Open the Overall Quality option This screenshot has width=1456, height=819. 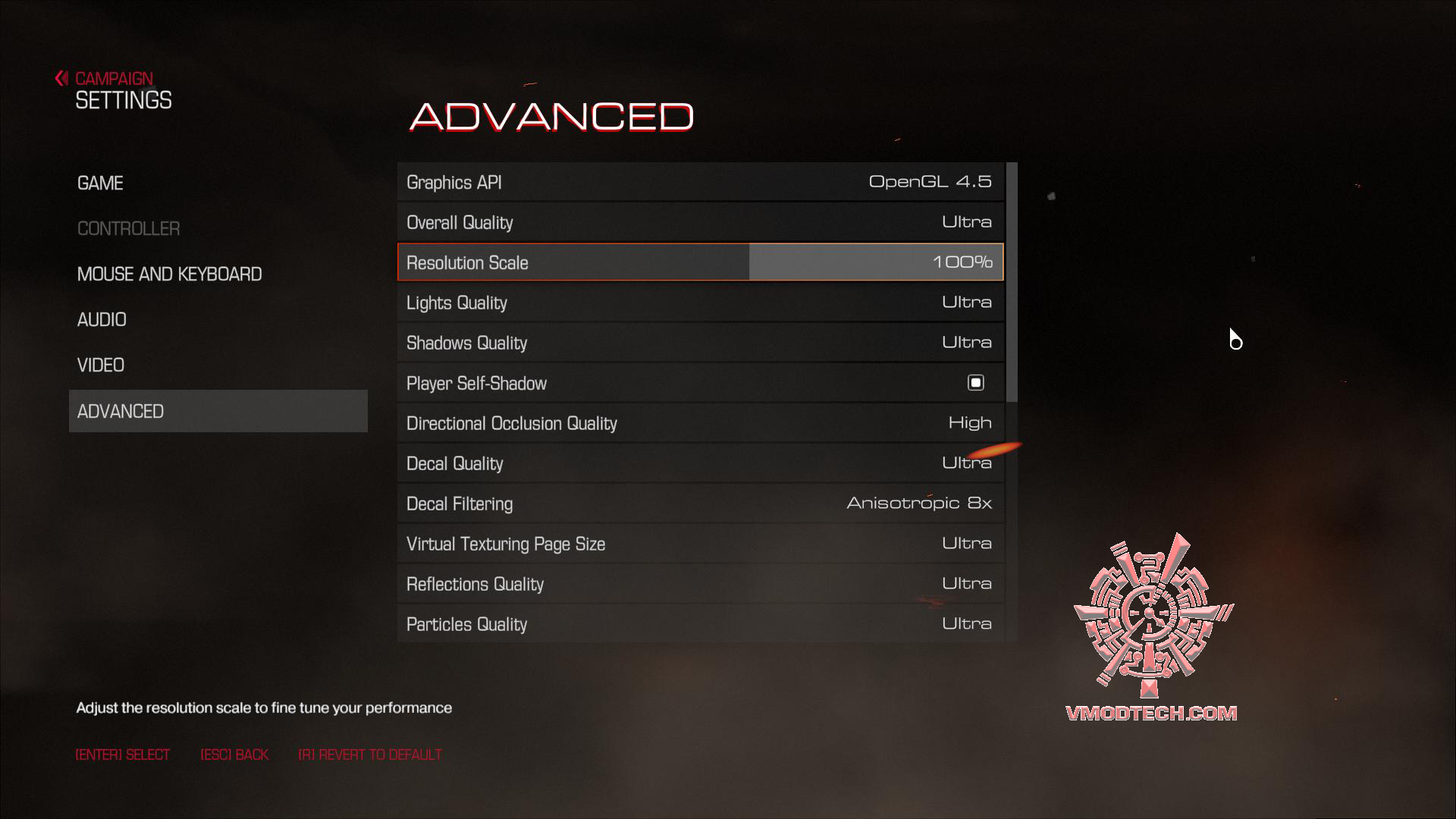[x=698, y=221]
